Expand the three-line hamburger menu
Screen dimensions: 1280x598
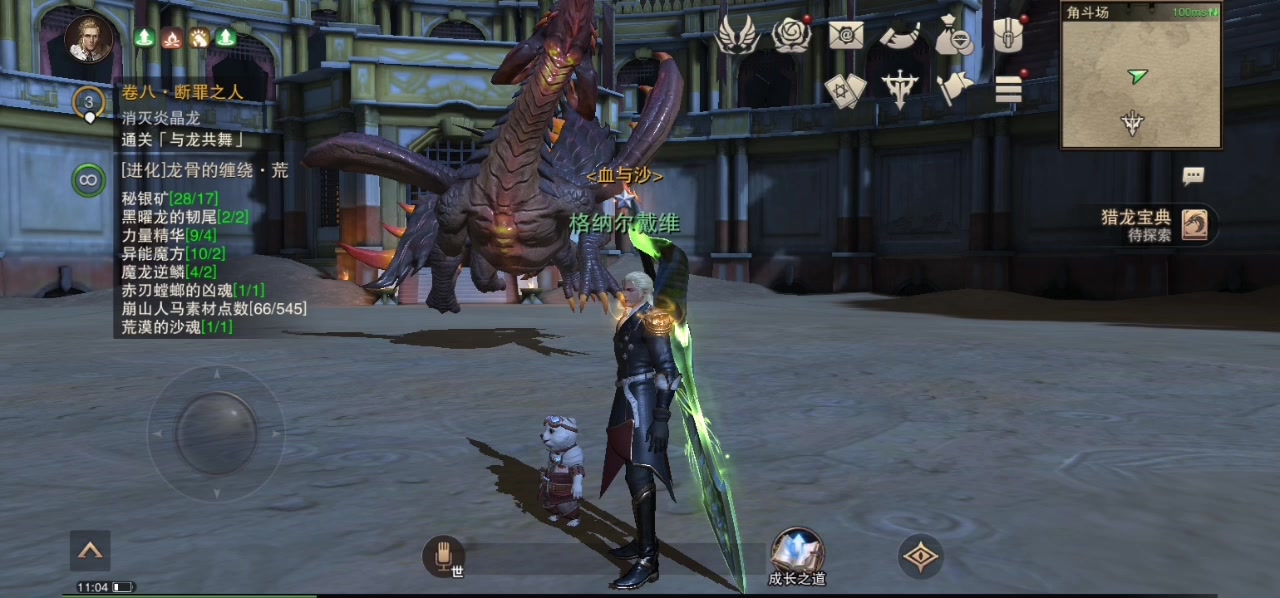(x=1008, y=90)
